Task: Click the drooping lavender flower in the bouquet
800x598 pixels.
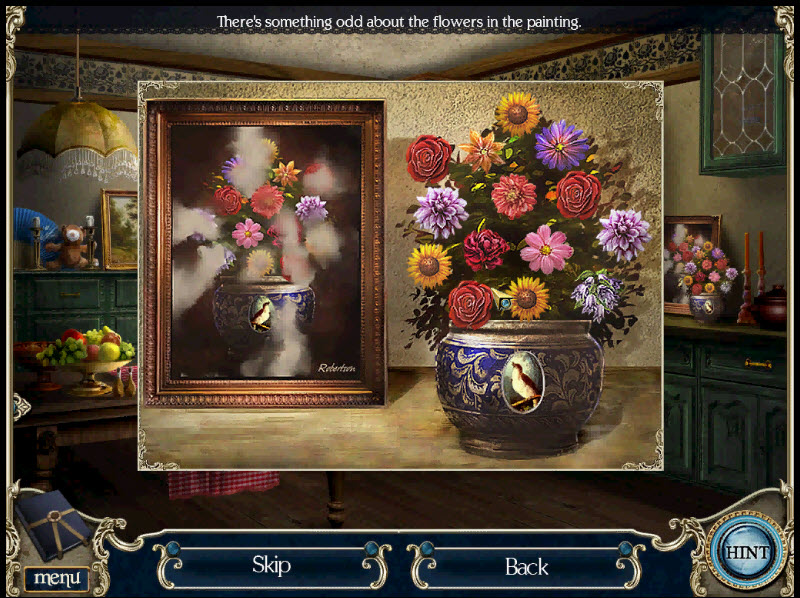Action: [x=597, y=295]
